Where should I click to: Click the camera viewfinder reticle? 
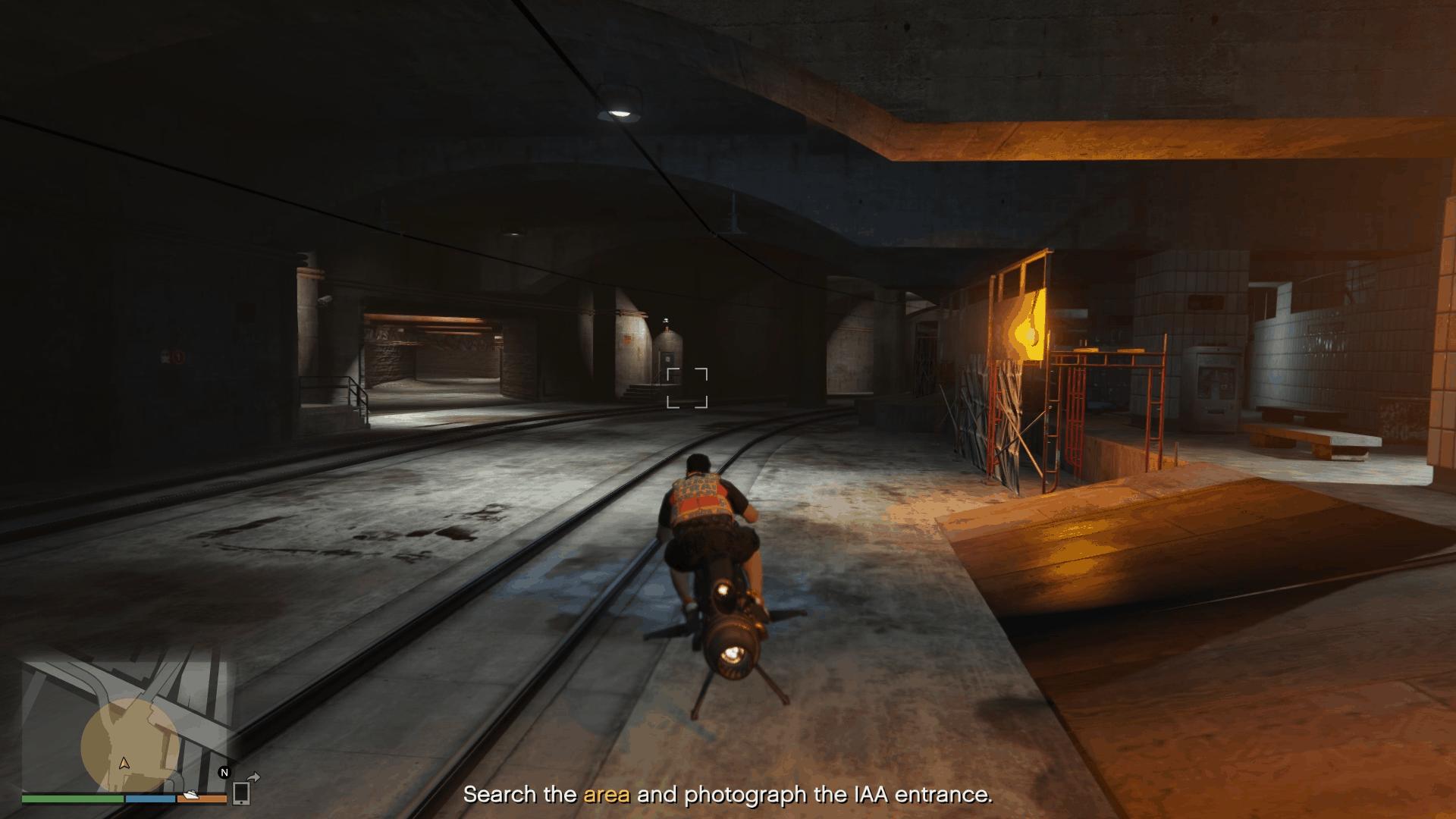(687, 388)
